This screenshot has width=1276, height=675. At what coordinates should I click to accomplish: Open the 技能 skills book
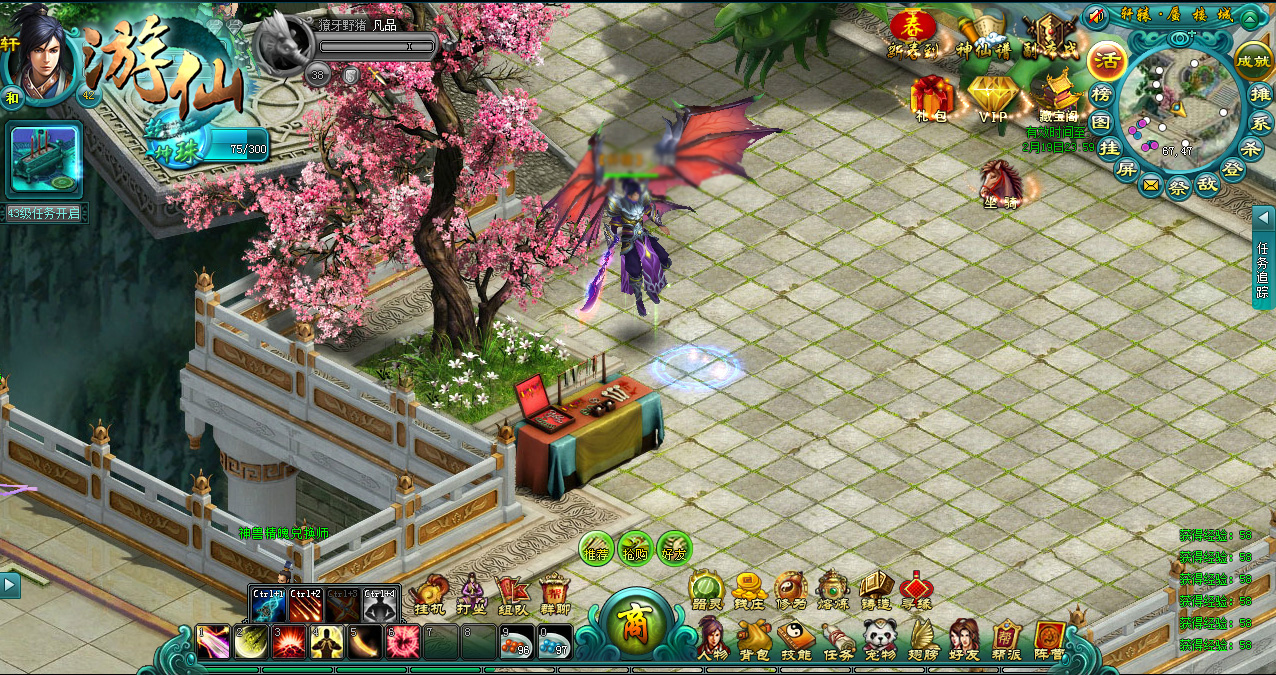(796, 638)
